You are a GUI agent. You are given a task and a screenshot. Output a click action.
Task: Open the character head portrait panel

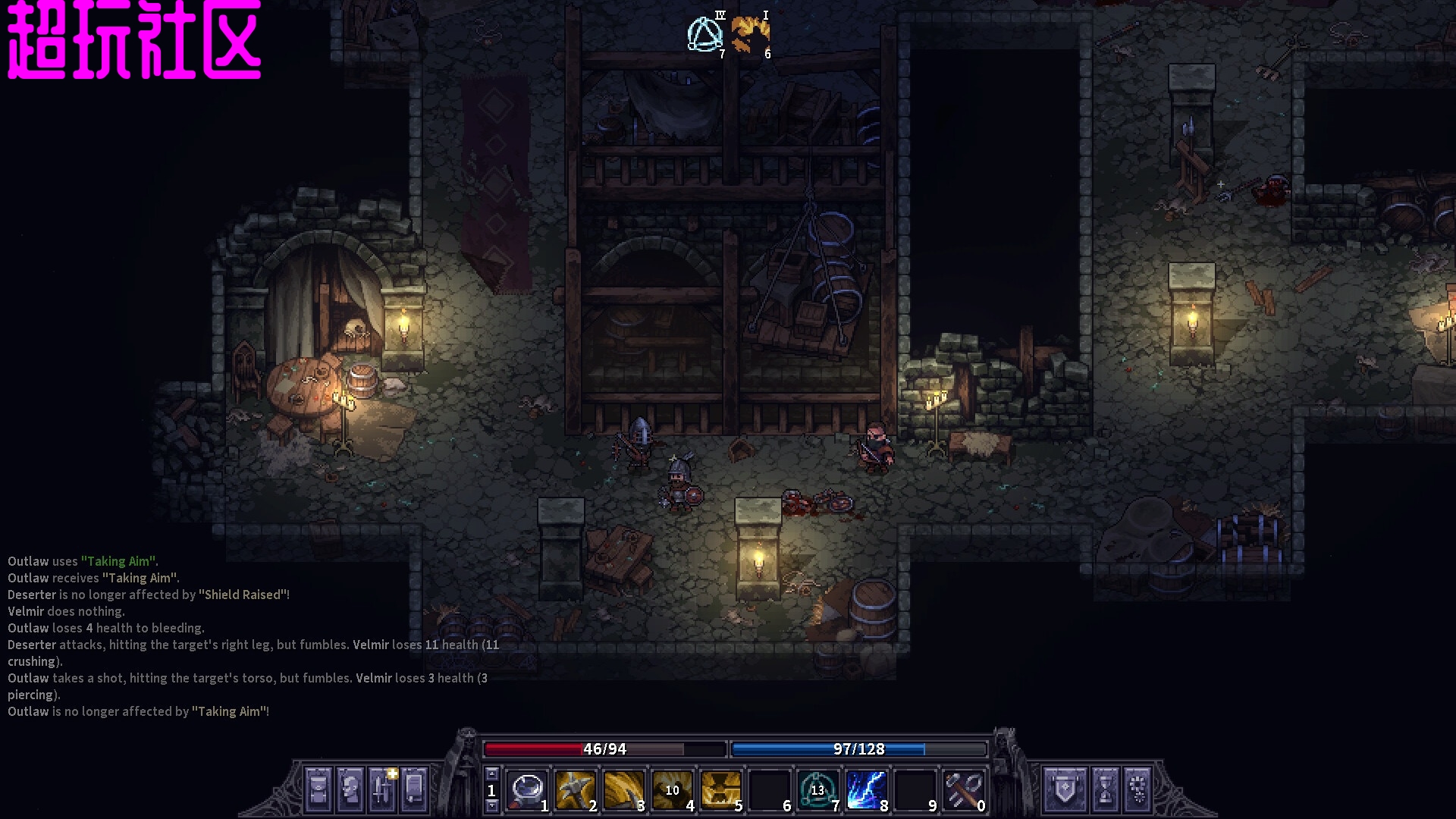[x=350, y=789]
